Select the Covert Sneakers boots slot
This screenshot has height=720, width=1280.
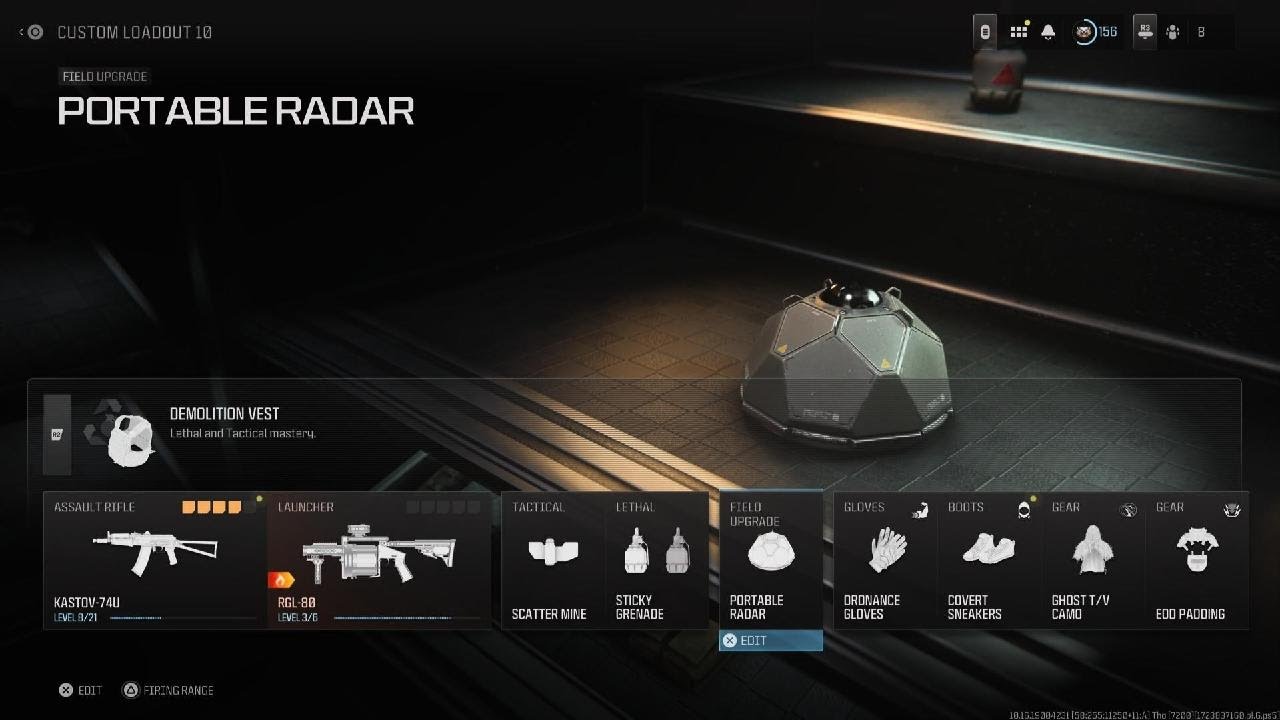(x=989, y=559)
